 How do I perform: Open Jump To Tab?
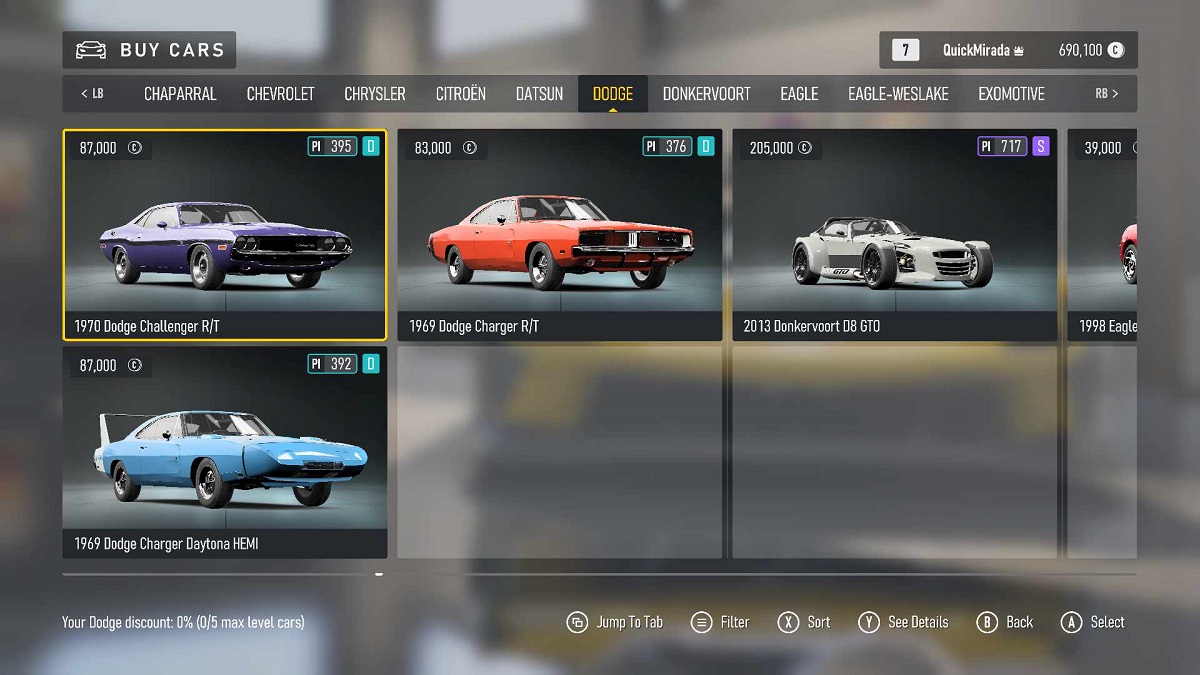click(615, 622)
